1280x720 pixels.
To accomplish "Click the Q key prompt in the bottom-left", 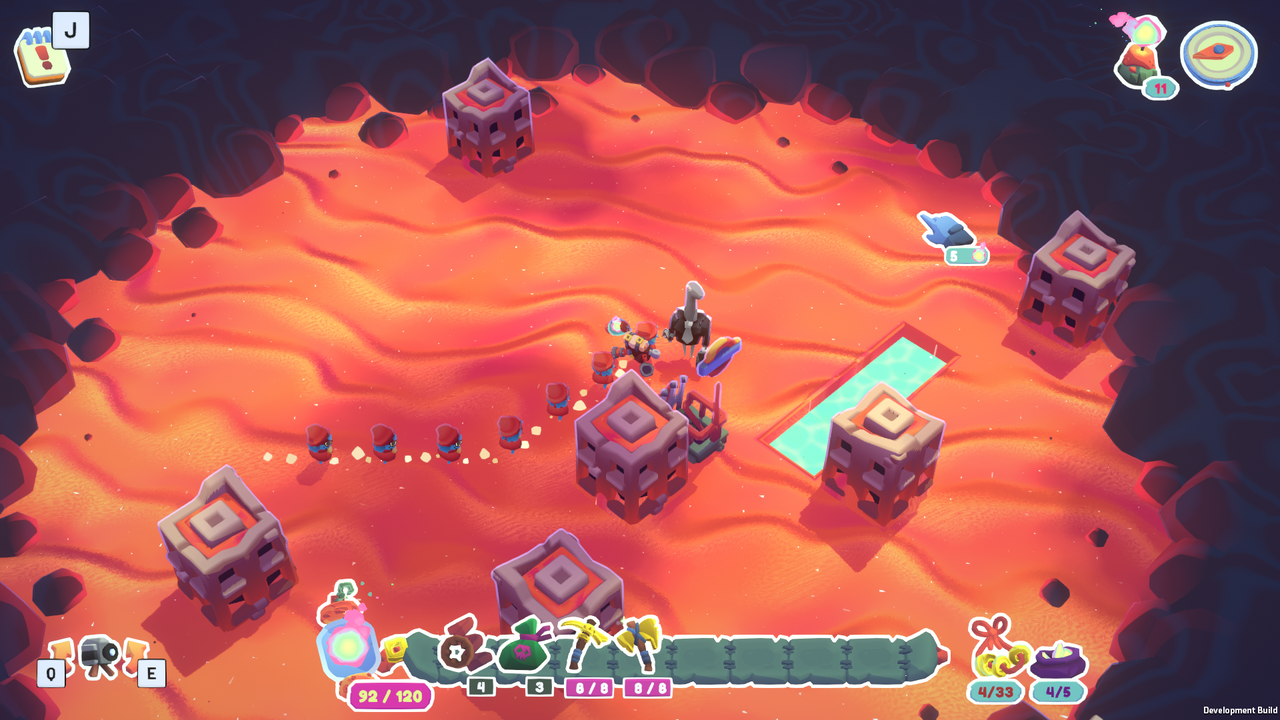I will coord(49,672).
